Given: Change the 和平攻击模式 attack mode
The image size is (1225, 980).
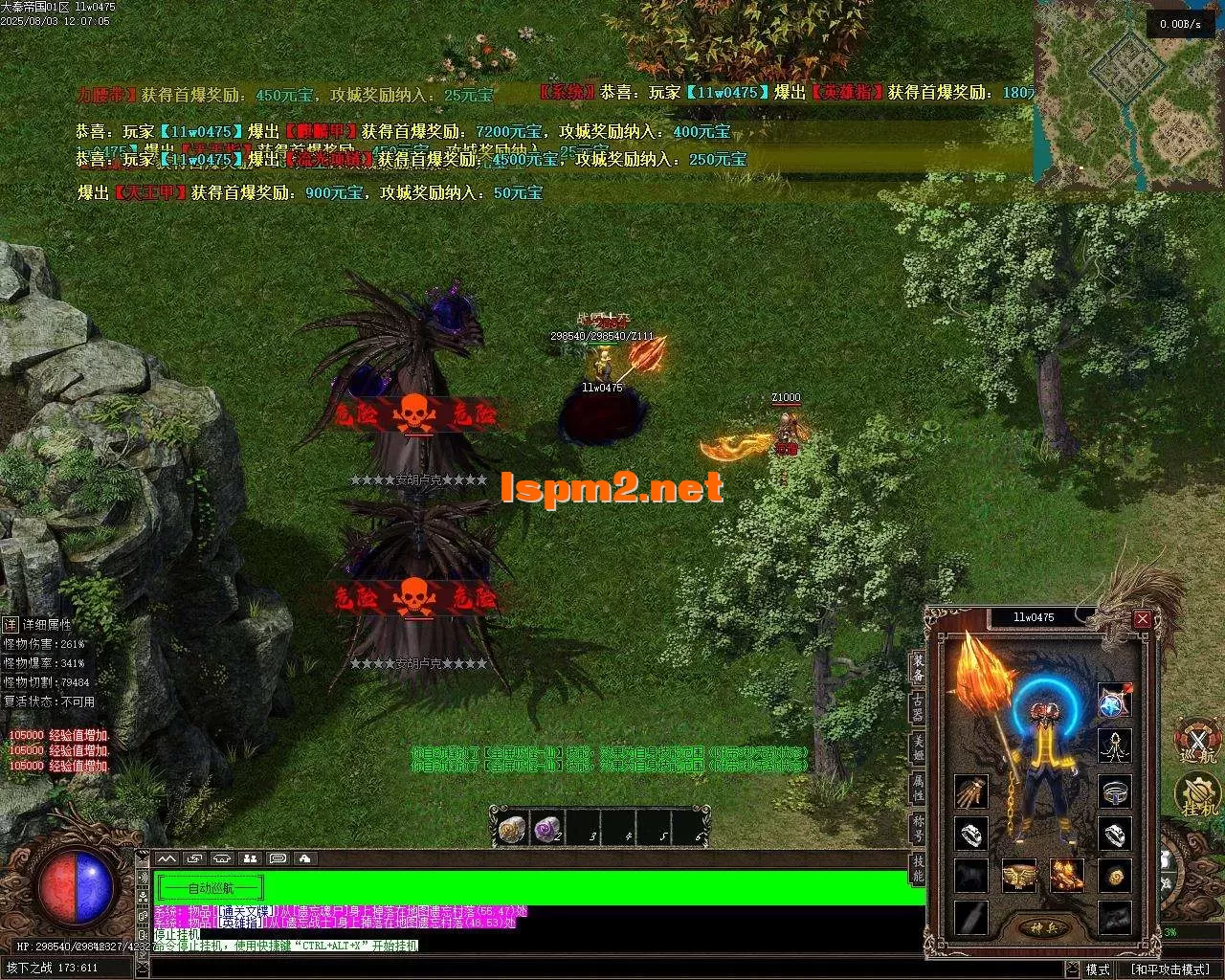Looking at the screenshot, I should [x=1169, y=969].
